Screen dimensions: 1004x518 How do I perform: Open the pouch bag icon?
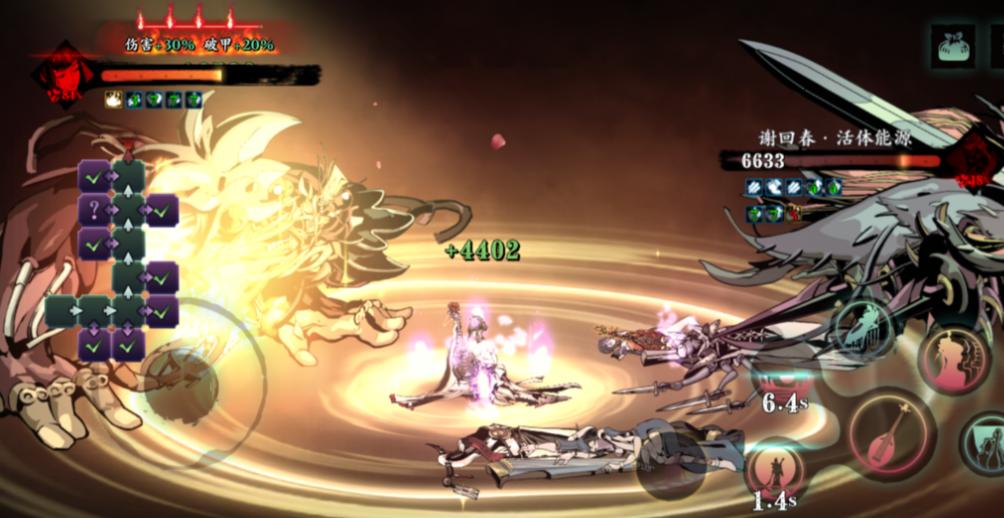point(953,46)
